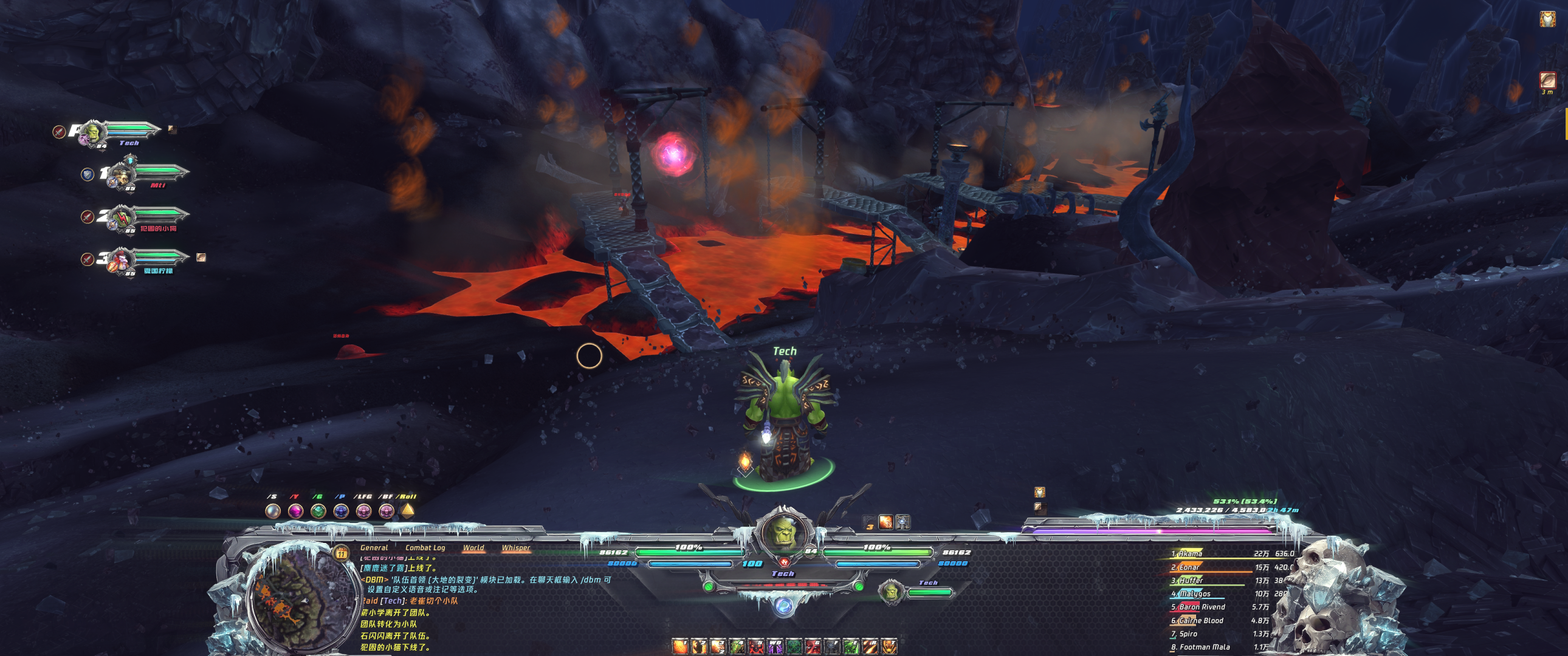This screenshot has width=1568, height=656.
Task: Select the World chat tab
Action: 473,548
